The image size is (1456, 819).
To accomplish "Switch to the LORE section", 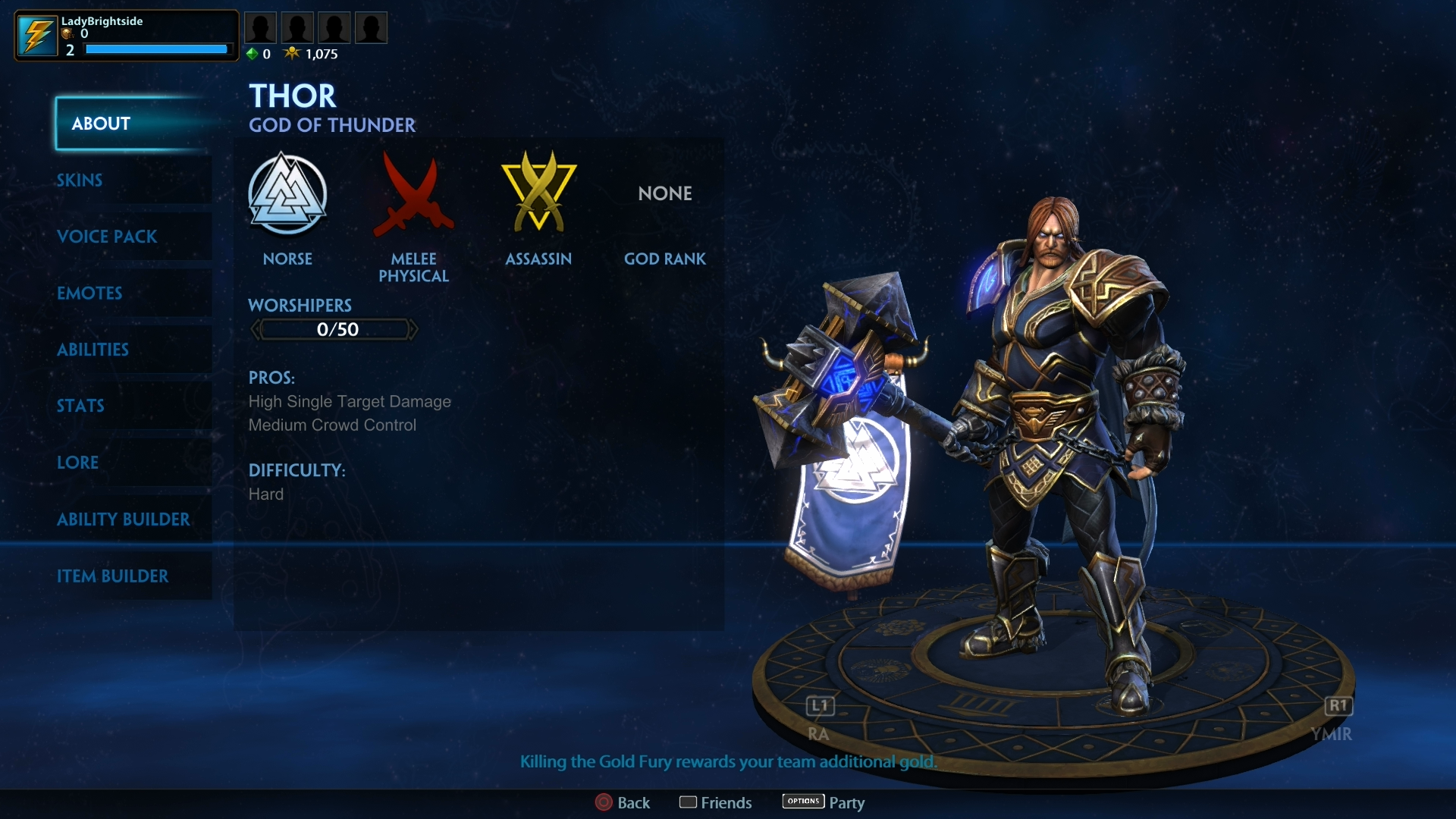I will click(77, 463).
